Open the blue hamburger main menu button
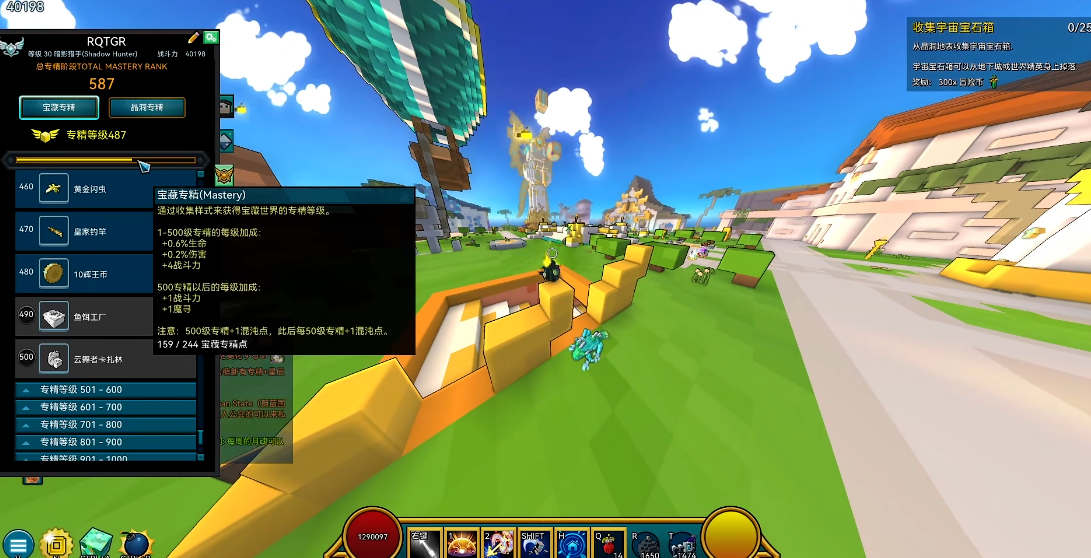 pyautogui.click(x=19, y=544)
